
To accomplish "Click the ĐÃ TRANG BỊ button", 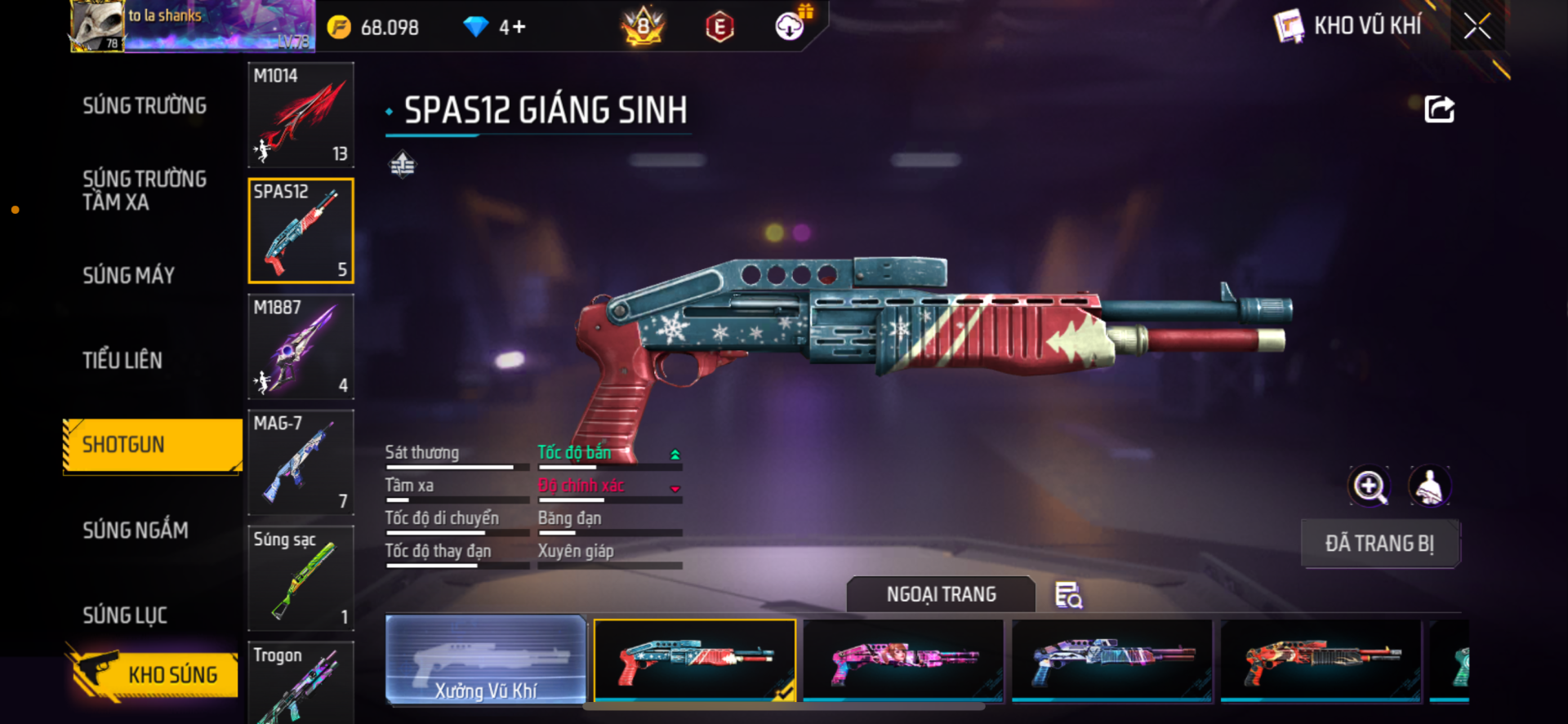I will pyautogui.click(x=1379, y=544).
